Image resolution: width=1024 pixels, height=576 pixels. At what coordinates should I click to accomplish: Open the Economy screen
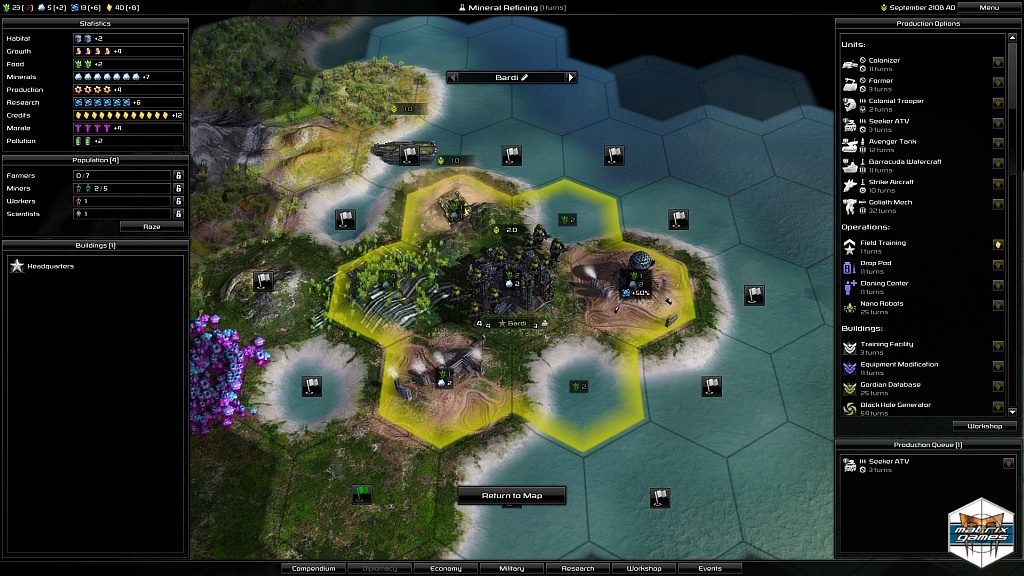click(445, 569)
